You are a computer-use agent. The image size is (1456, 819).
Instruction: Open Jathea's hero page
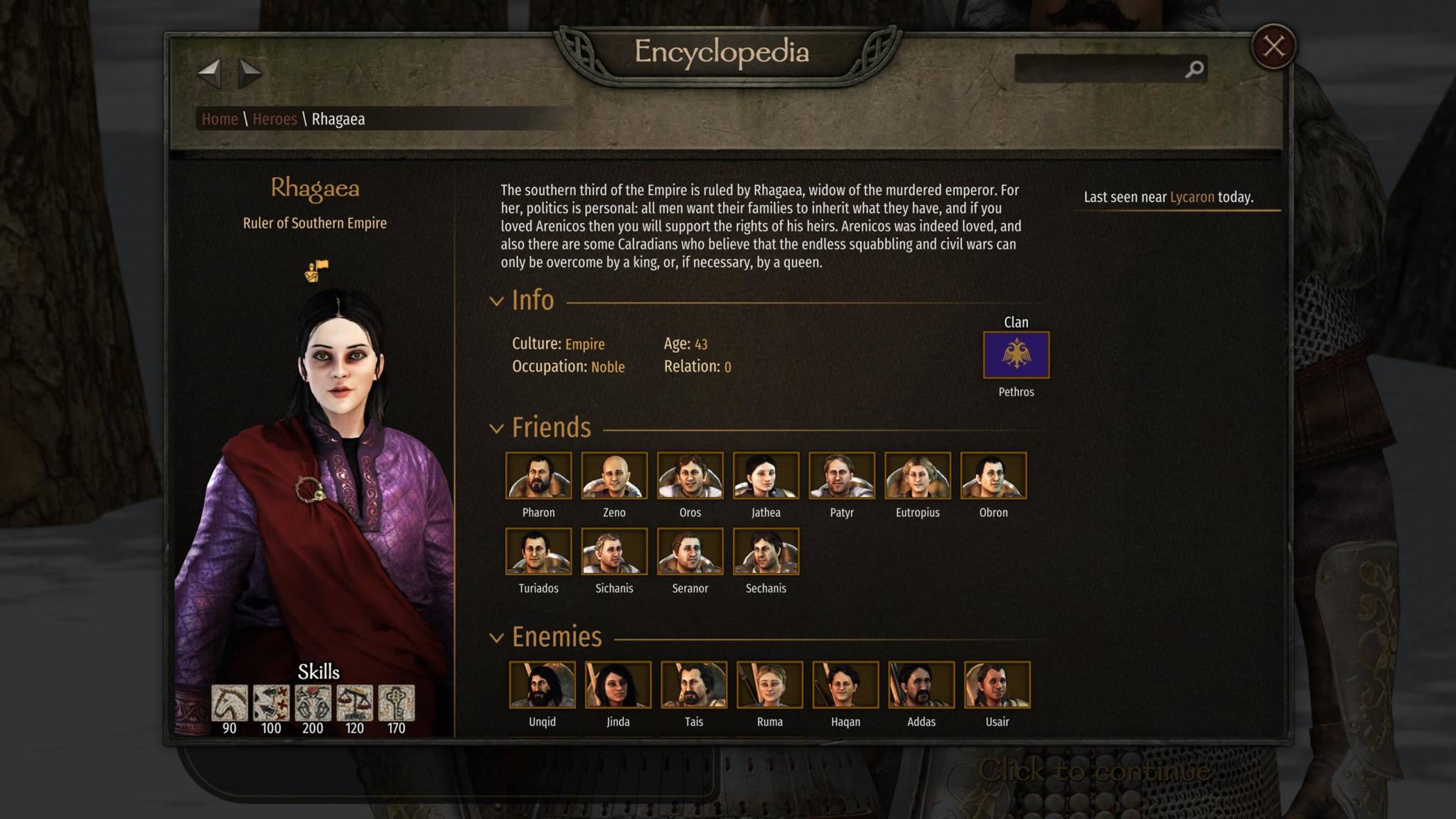click(x=766, y=476)
